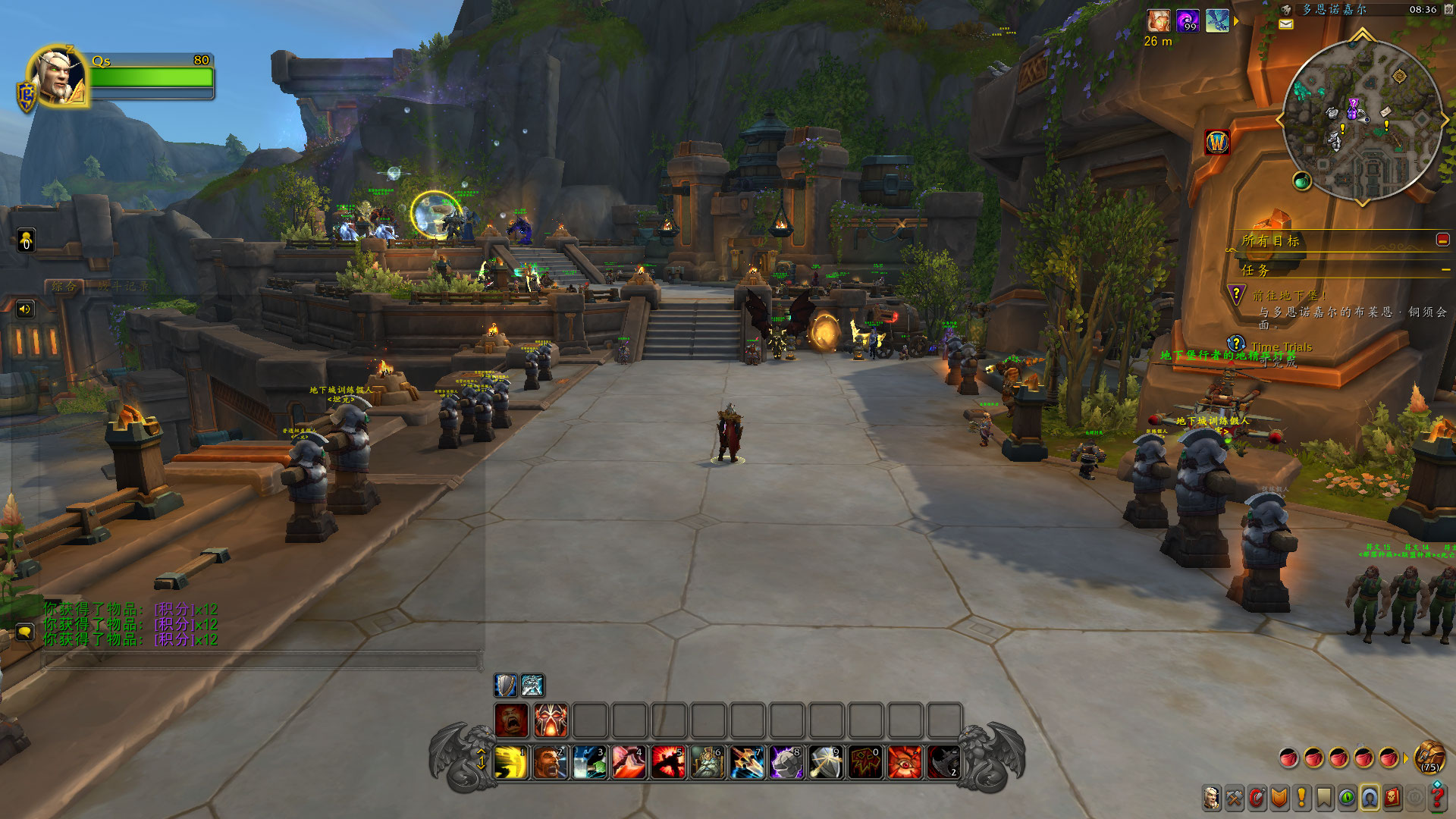This screenshot has width=1456, height=819.
Task: Open the red skull adventure guide book
Action: 1392,798
